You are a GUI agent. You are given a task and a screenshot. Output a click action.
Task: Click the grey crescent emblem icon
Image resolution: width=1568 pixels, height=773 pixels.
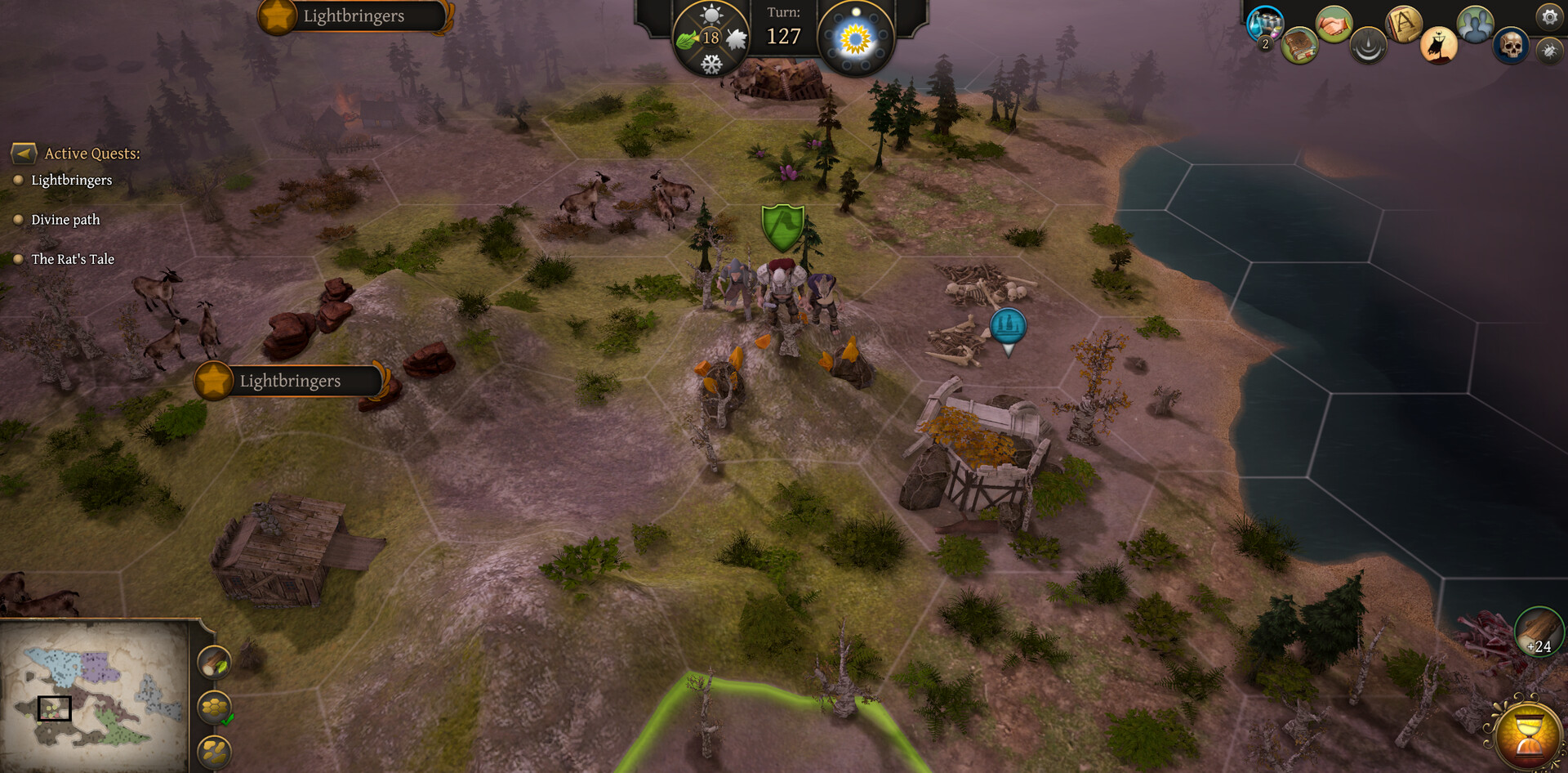coord(1368,45)
